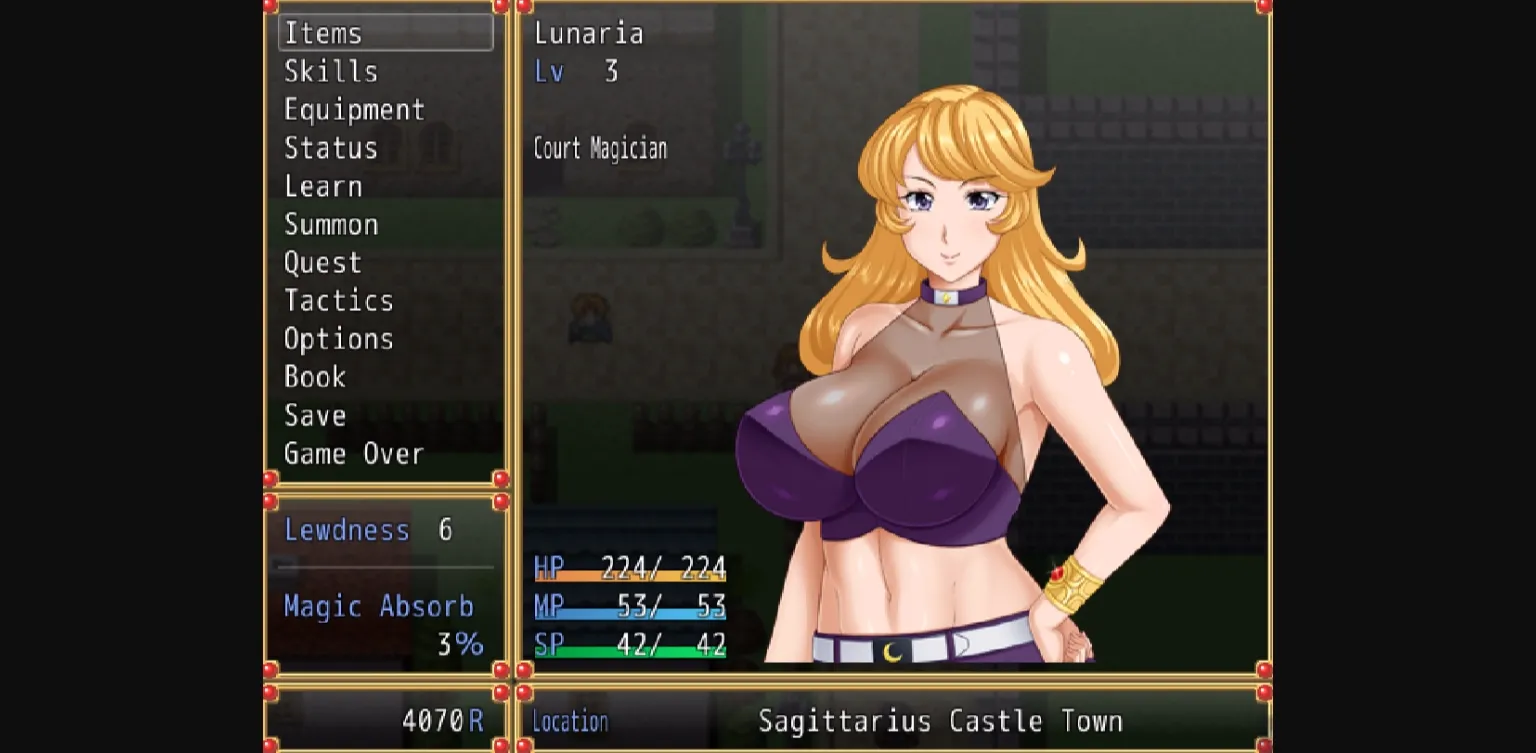Select the Skills option
Image resolution: width=1536 pixels, height=753 pixels.
pyautogui.click(x=330, y=71)
